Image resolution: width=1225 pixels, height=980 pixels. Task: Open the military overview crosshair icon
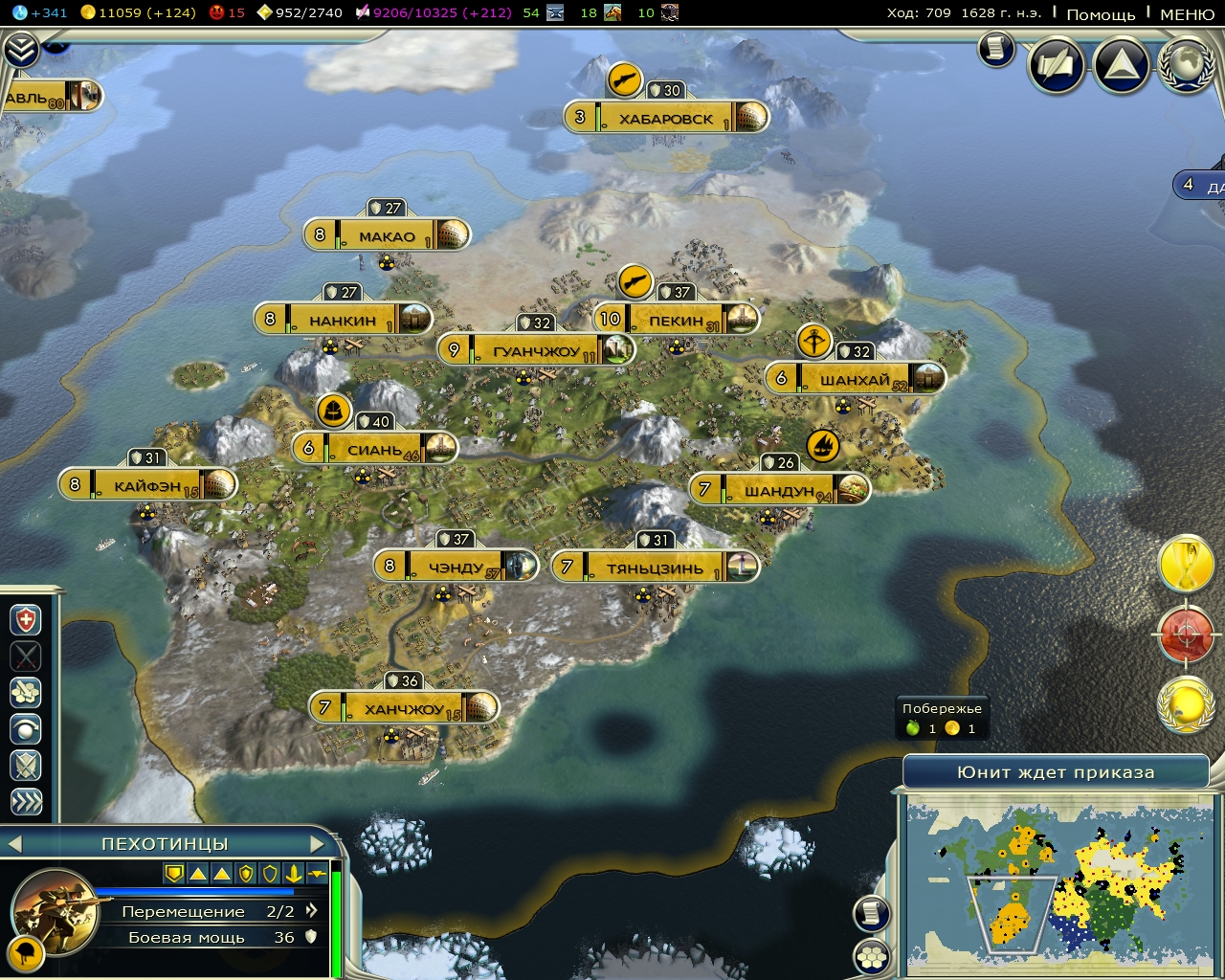point(1186,634)
